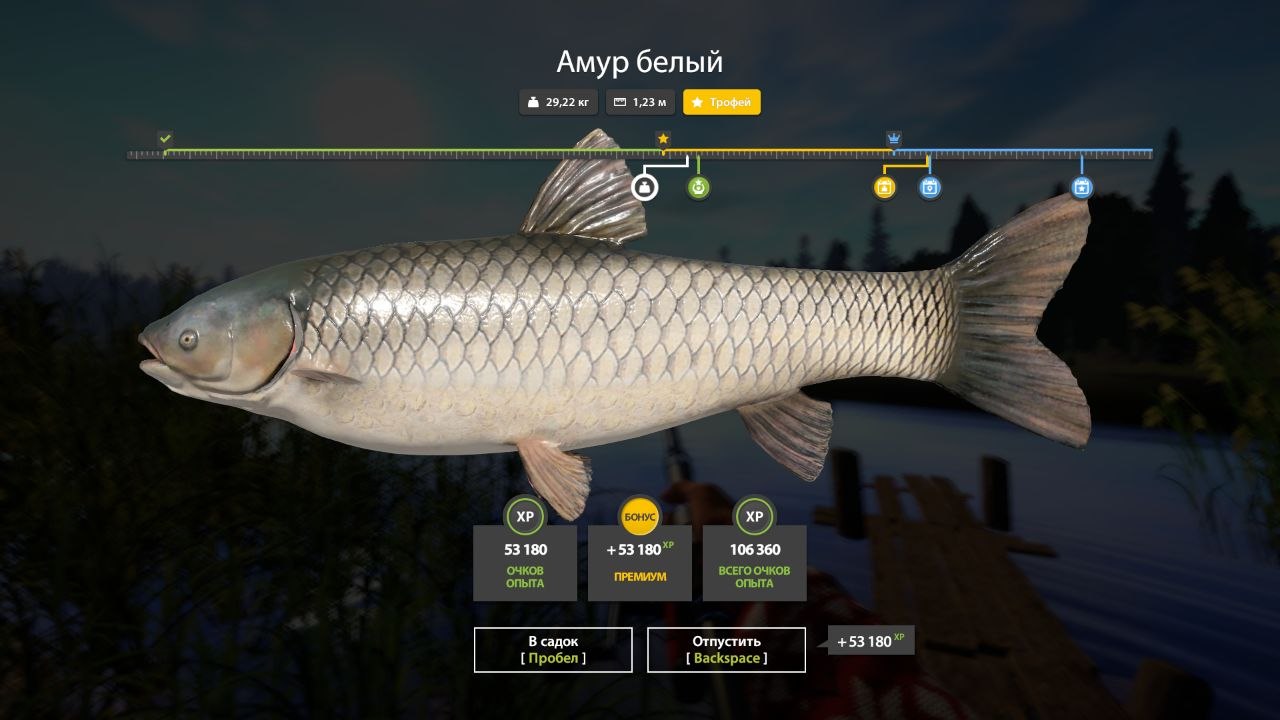Click the 29,22 кг weight badge
1280x720 pixels.
[x=558, y=102]
